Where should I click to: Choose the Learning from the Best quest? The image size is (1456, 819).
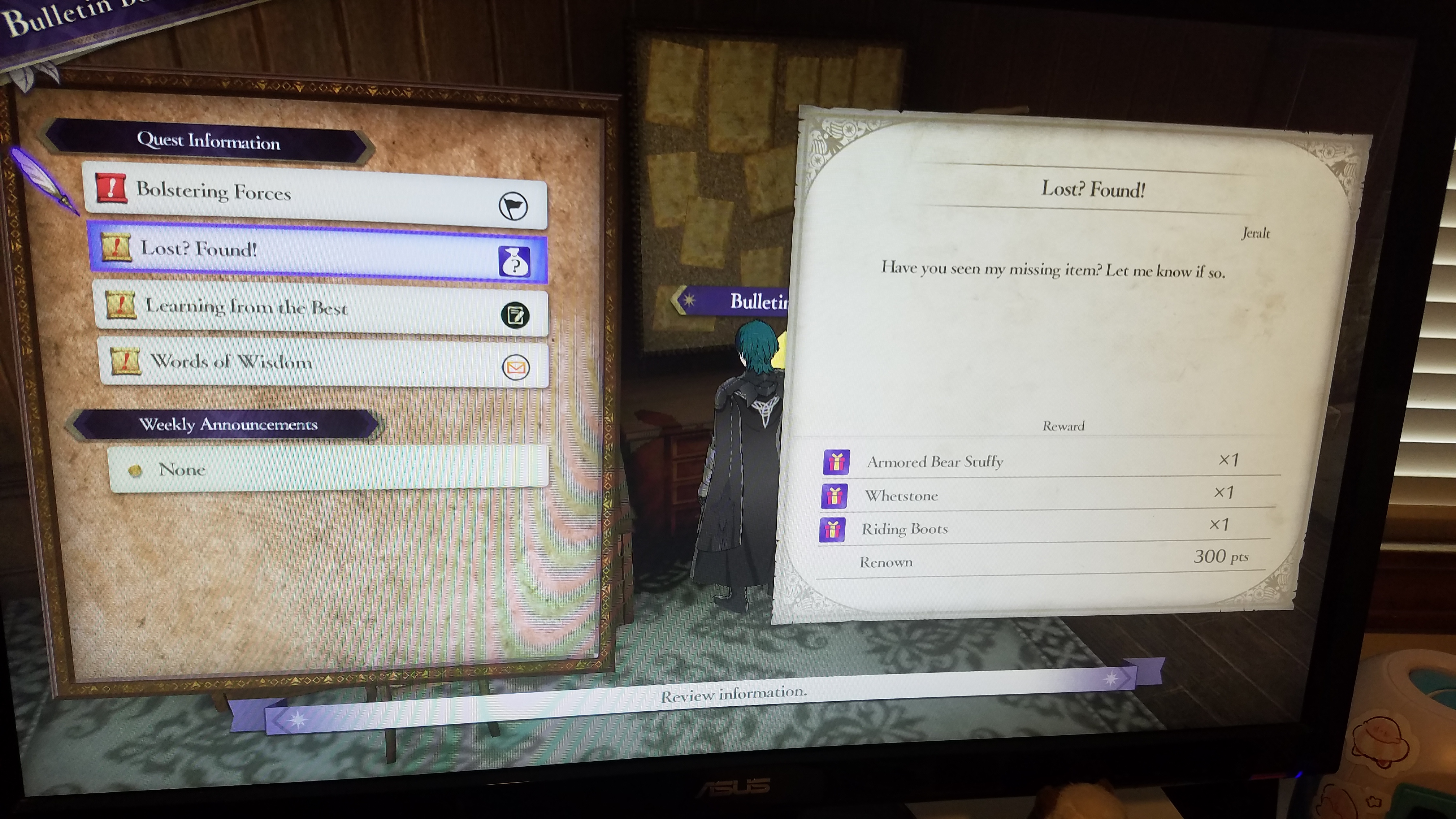tap(320, 310)
